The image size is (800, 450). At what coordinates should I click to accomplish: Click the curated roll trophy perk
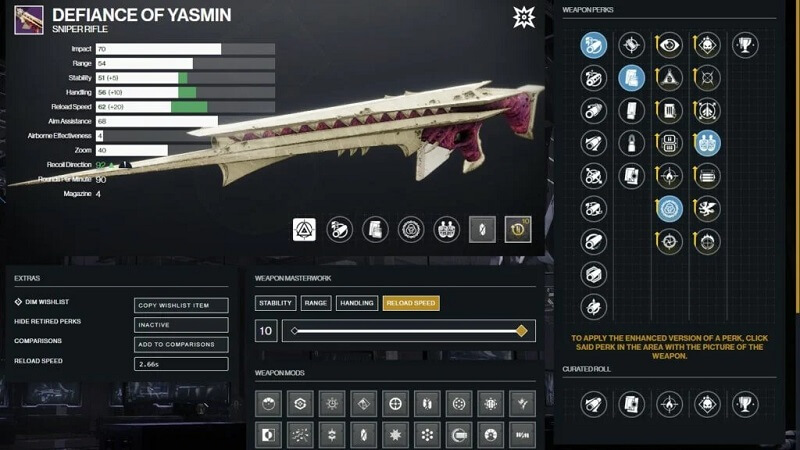pyautogui.click(x=744, y=404)
